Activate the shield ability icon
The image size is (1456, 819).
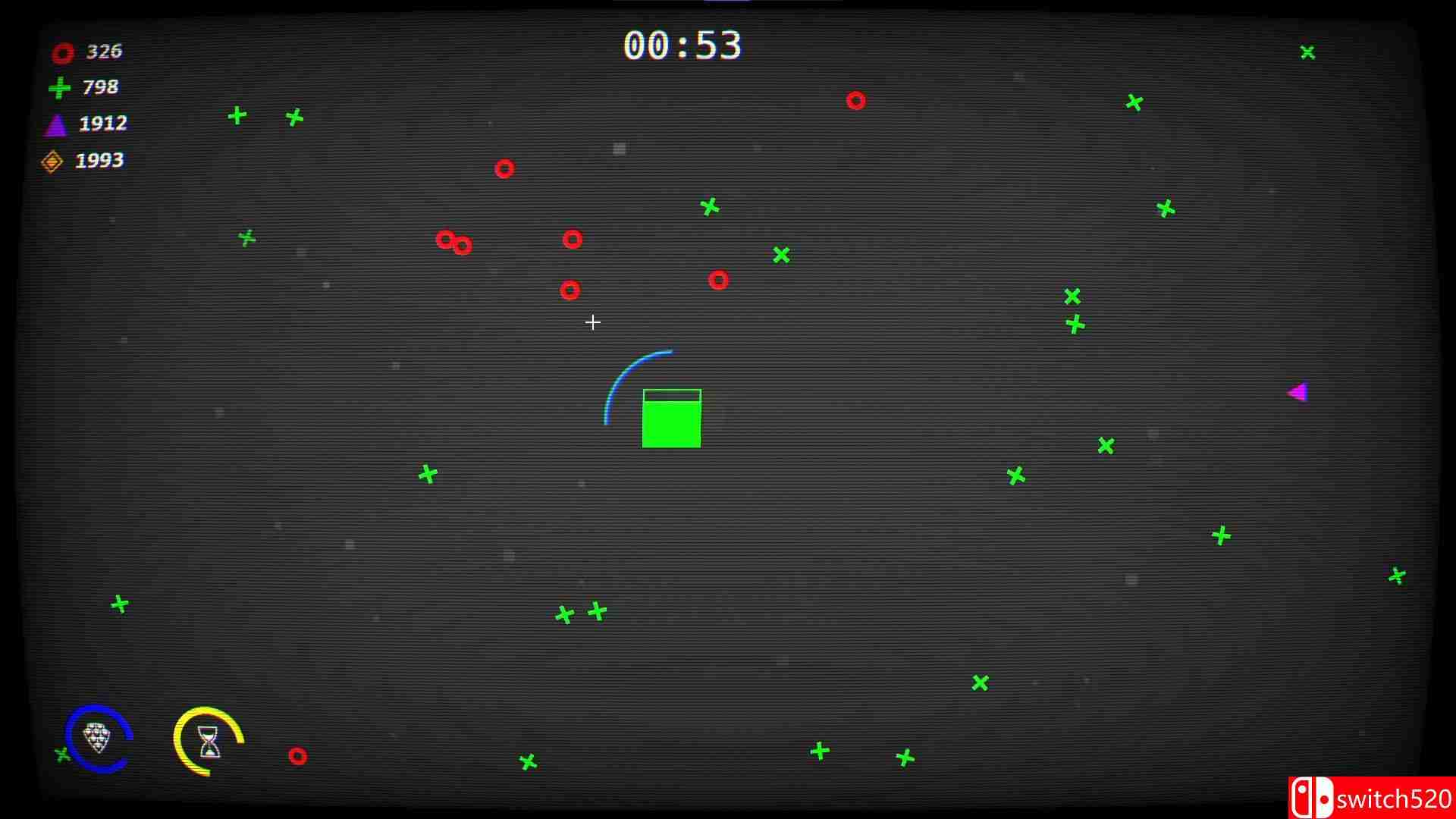point(98,739)
